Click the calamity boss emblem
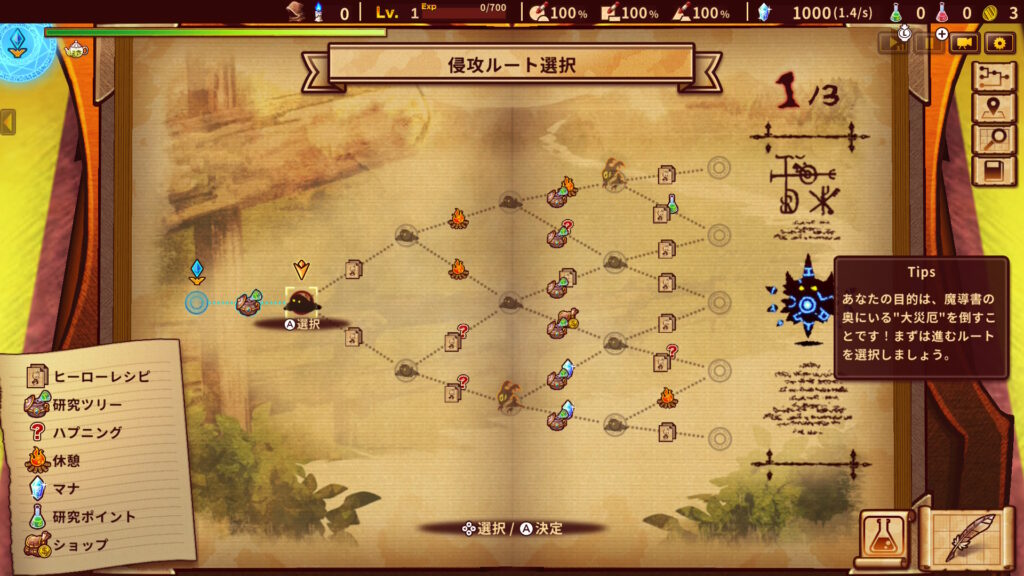This screenshot has width=1024, height=576. coord(806,301)
